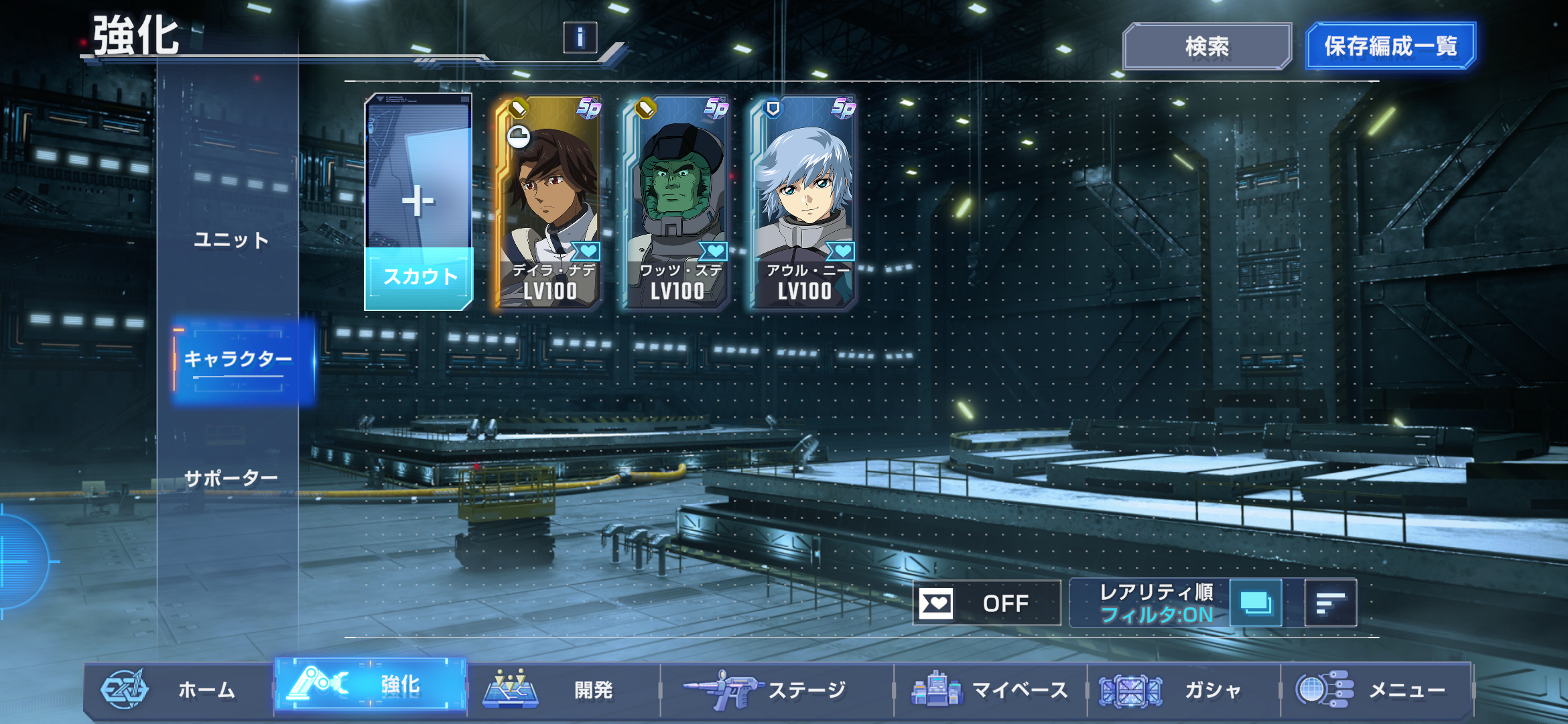
Task: Open the ガシャ gacha menu
Action: pos(1183,690)
